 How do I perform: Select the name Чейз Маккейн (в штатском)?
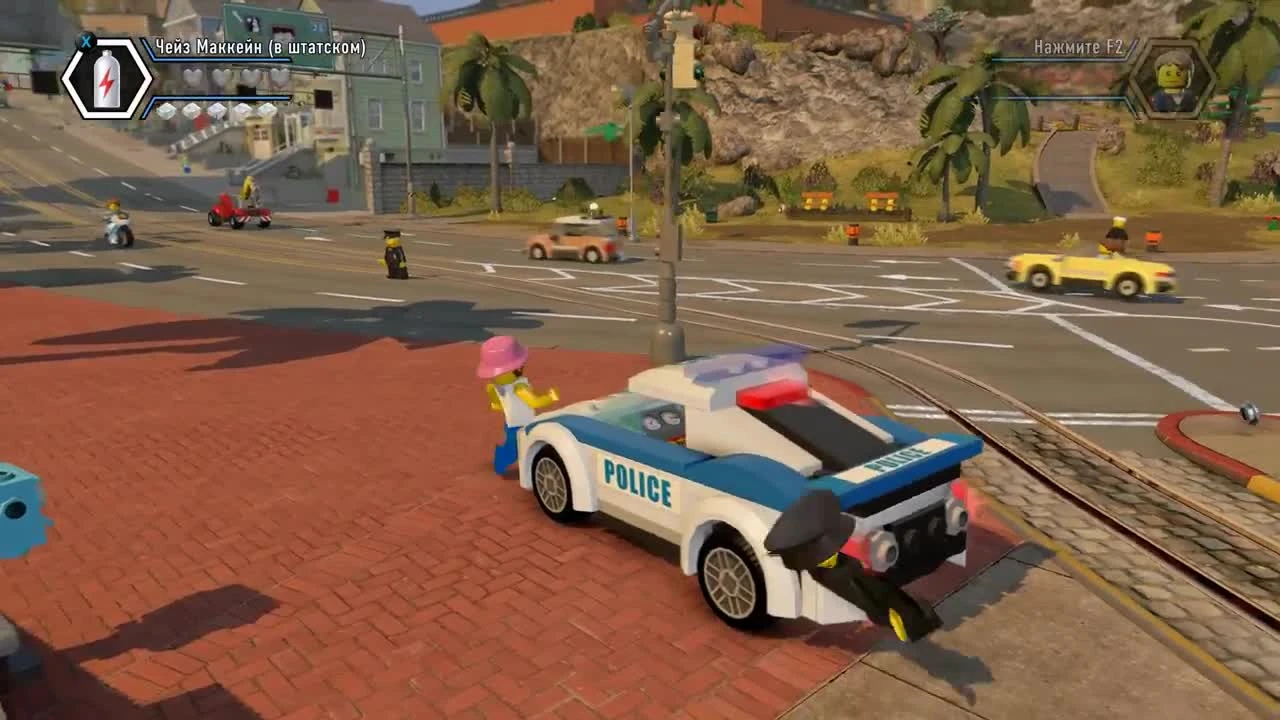click(x=262, y=46)
